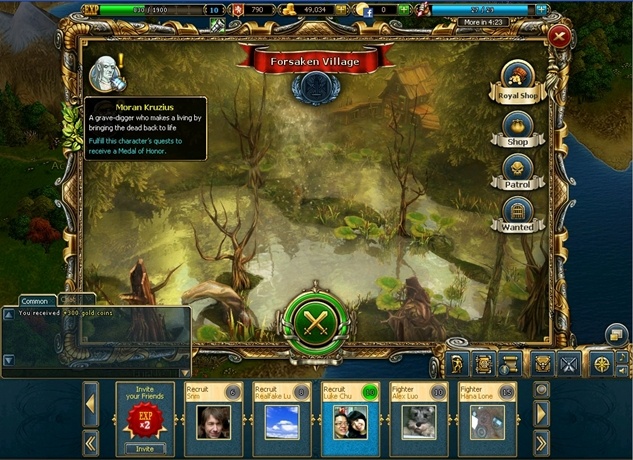633x460 pixels.
Task: Jump to the last friends with the double right arrow
Action: coord(542,441)
